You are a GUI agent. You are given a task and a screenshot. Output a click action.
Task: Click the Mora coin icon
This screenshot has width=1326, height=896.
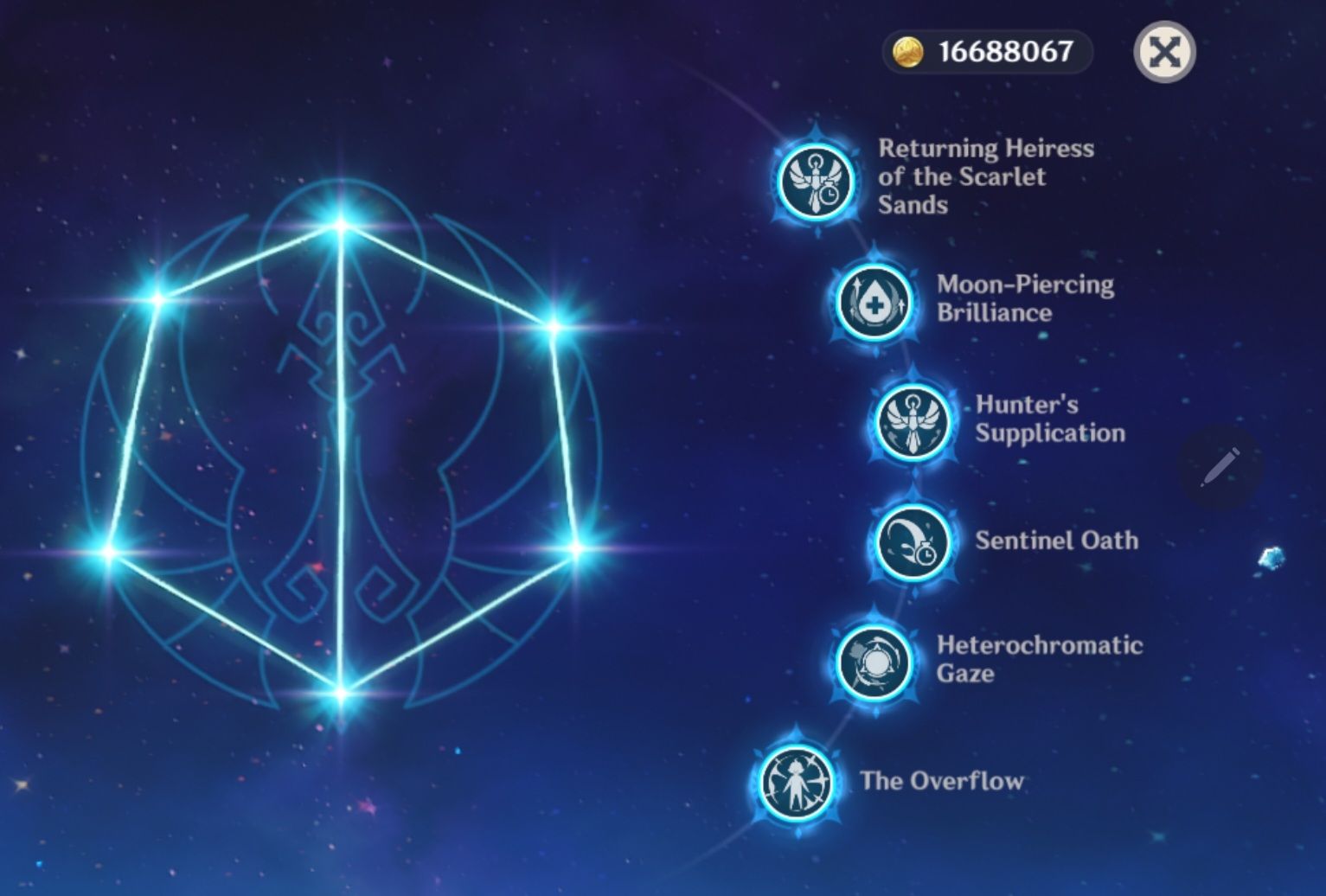pos(907,52)
